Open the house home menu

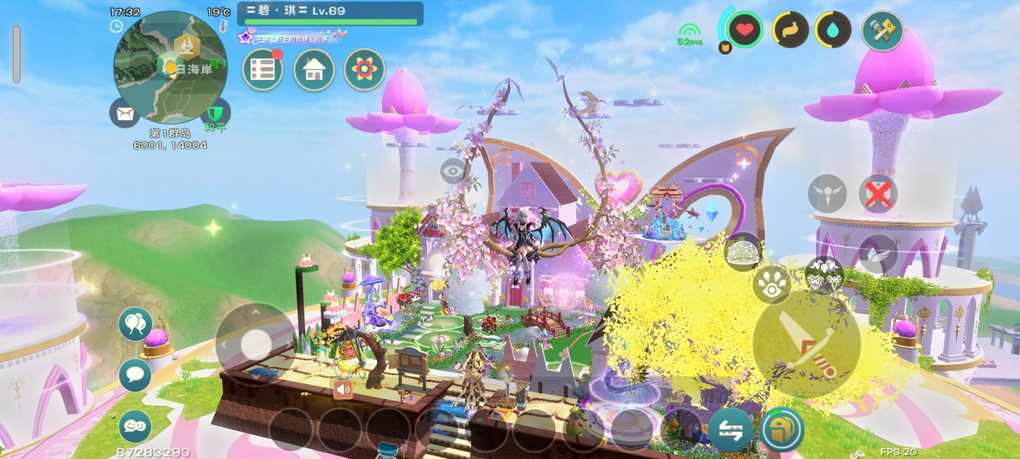314,70
